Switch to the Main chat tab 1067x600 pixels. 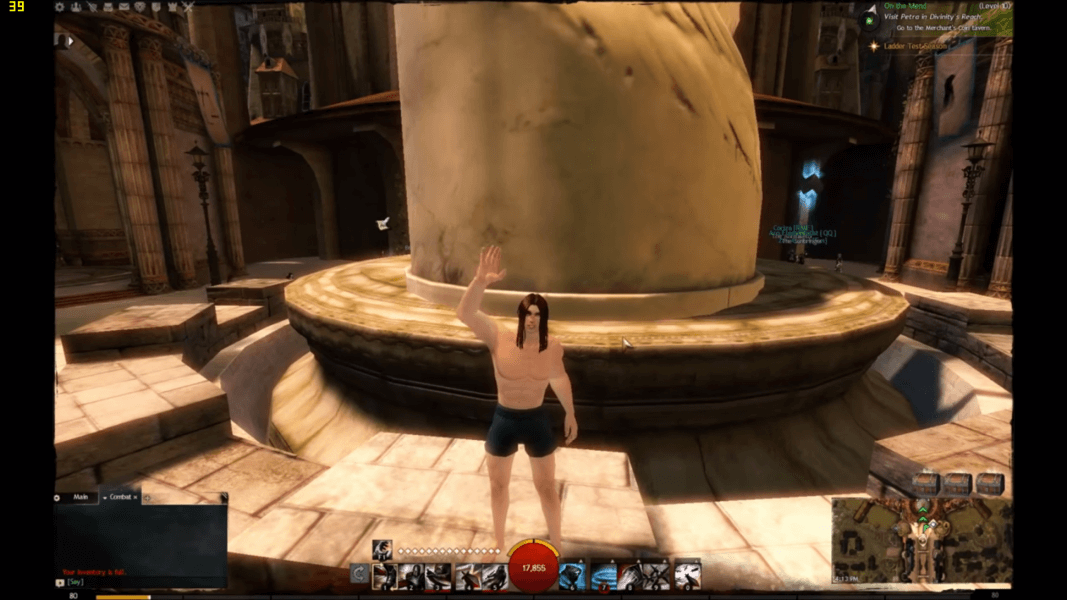click(81, 497)
